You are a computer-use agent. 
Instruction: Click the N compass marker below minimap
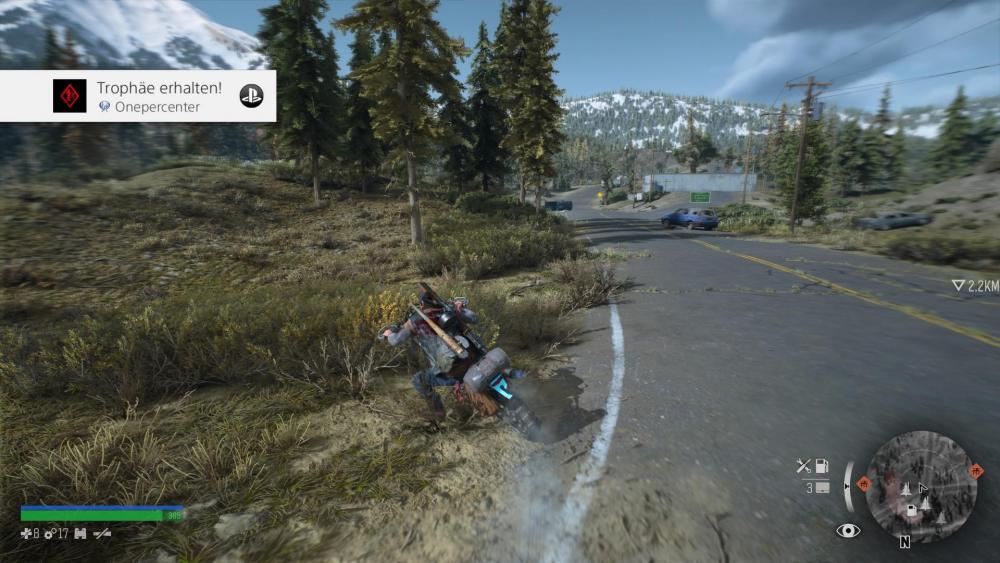click(x=904, y=542)
